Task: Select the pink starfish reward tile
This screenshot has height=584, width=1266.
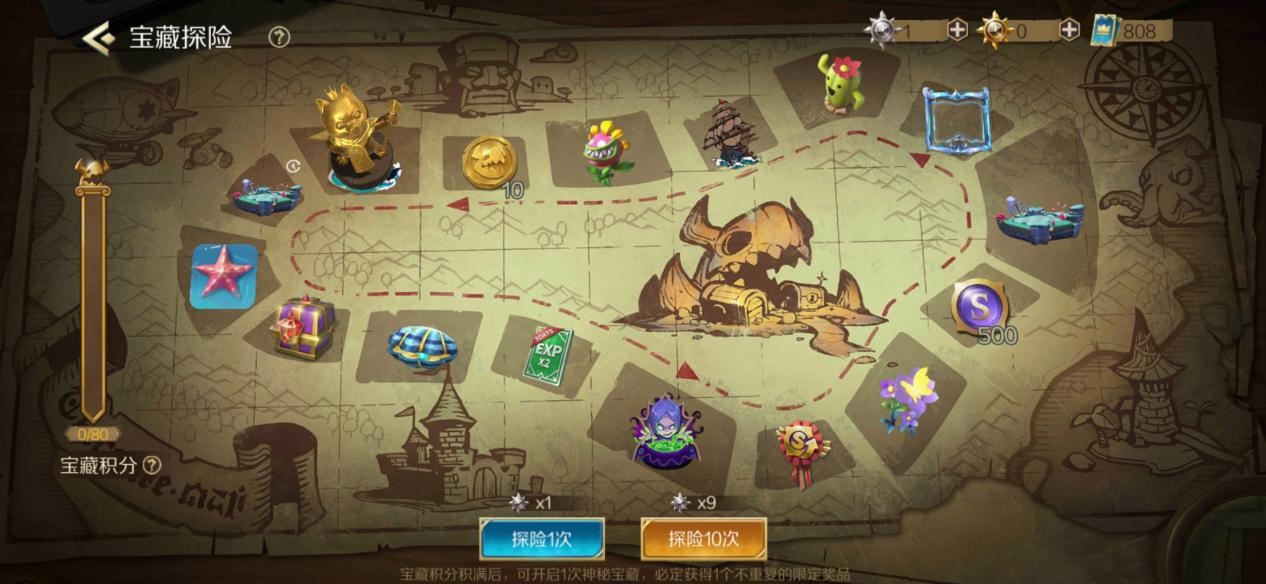Action: [x=224, y=276]
